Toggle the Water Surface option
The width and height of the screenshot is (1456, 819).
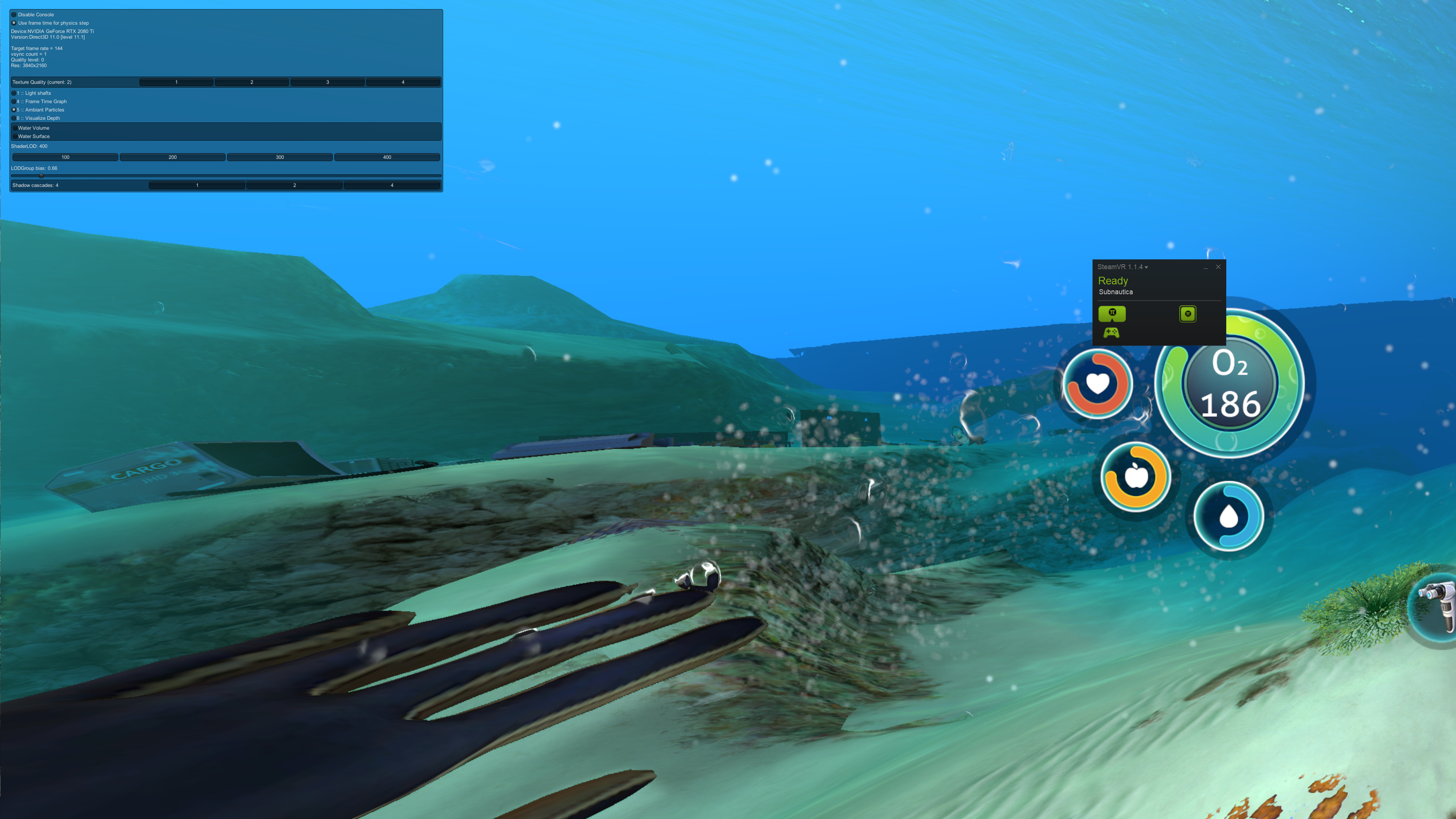(x=15, y=136)
